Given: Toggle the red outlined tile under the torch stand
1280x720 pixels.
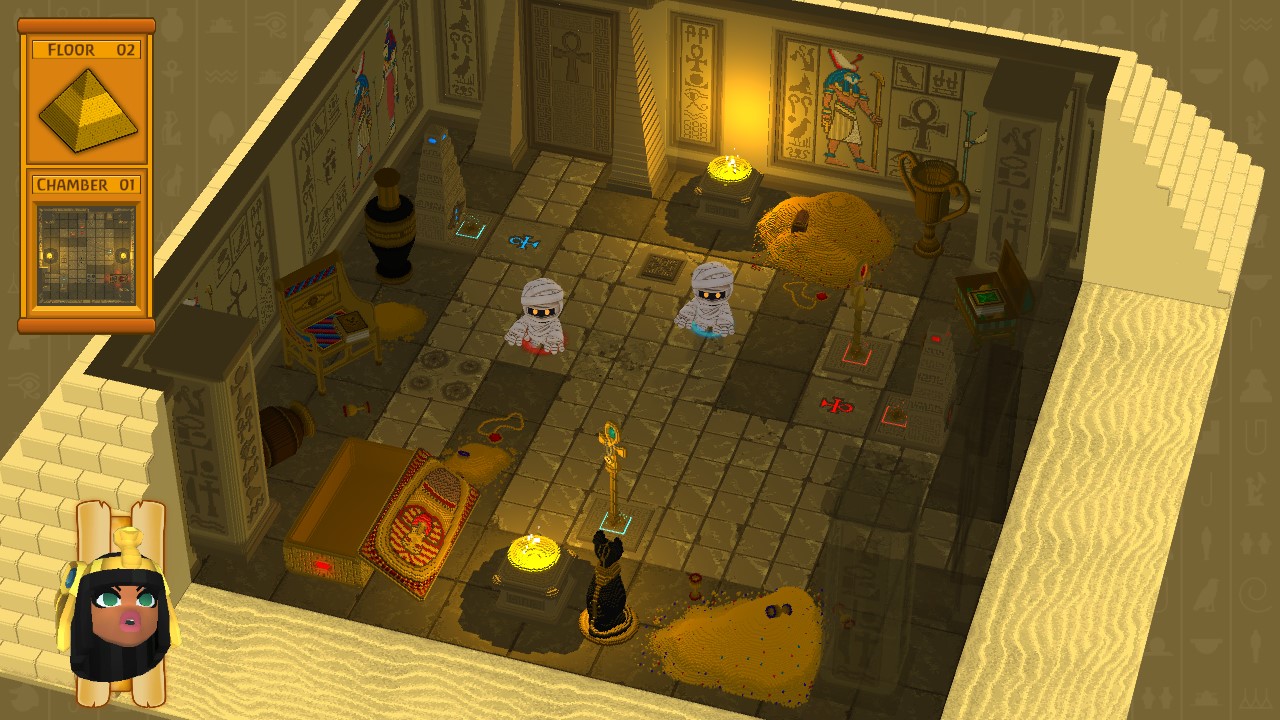Looking at the screenshot, I should [855, 355].
